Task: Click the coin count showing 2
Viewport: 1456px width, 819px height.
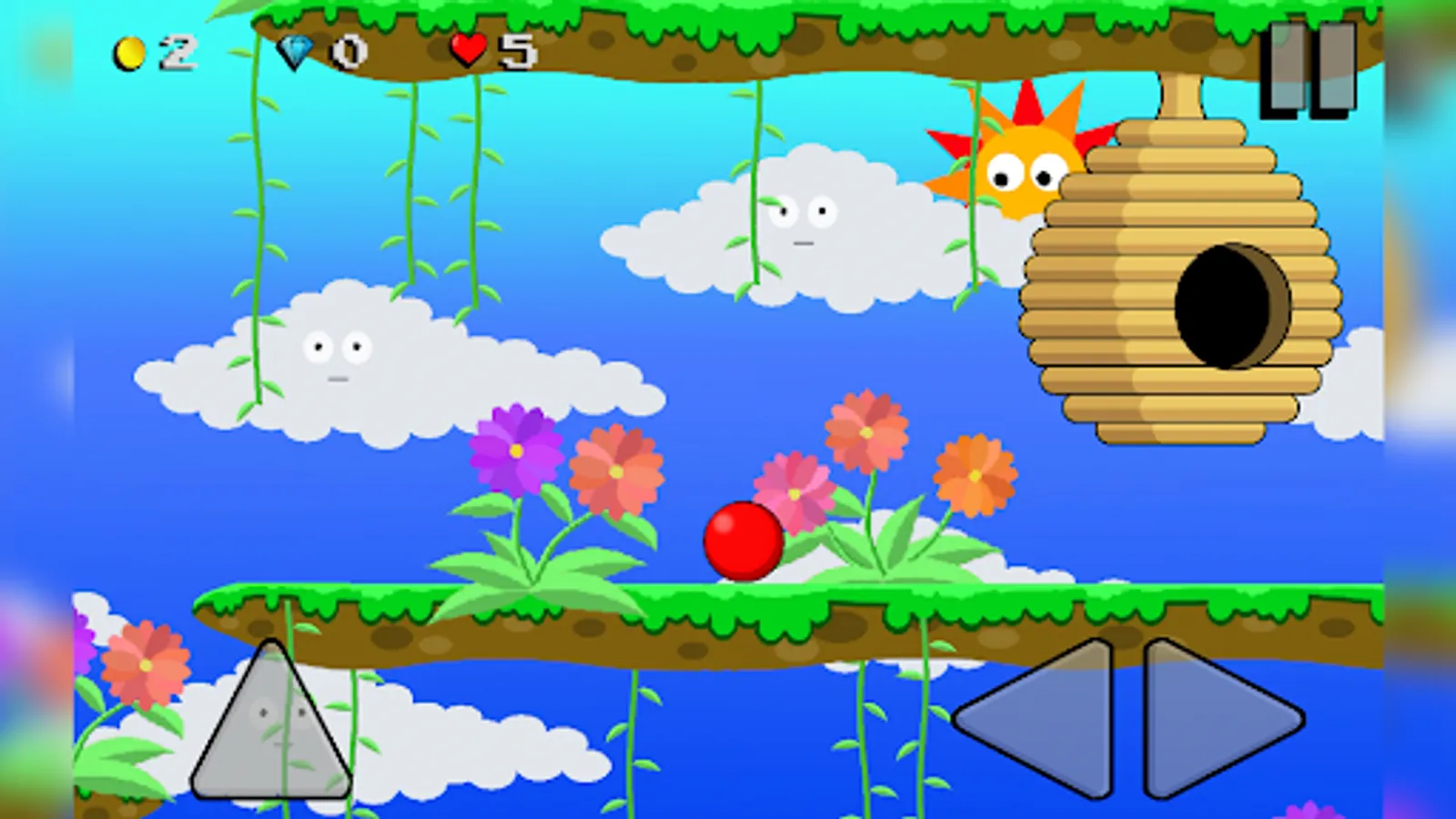Action: click(179, 55)
